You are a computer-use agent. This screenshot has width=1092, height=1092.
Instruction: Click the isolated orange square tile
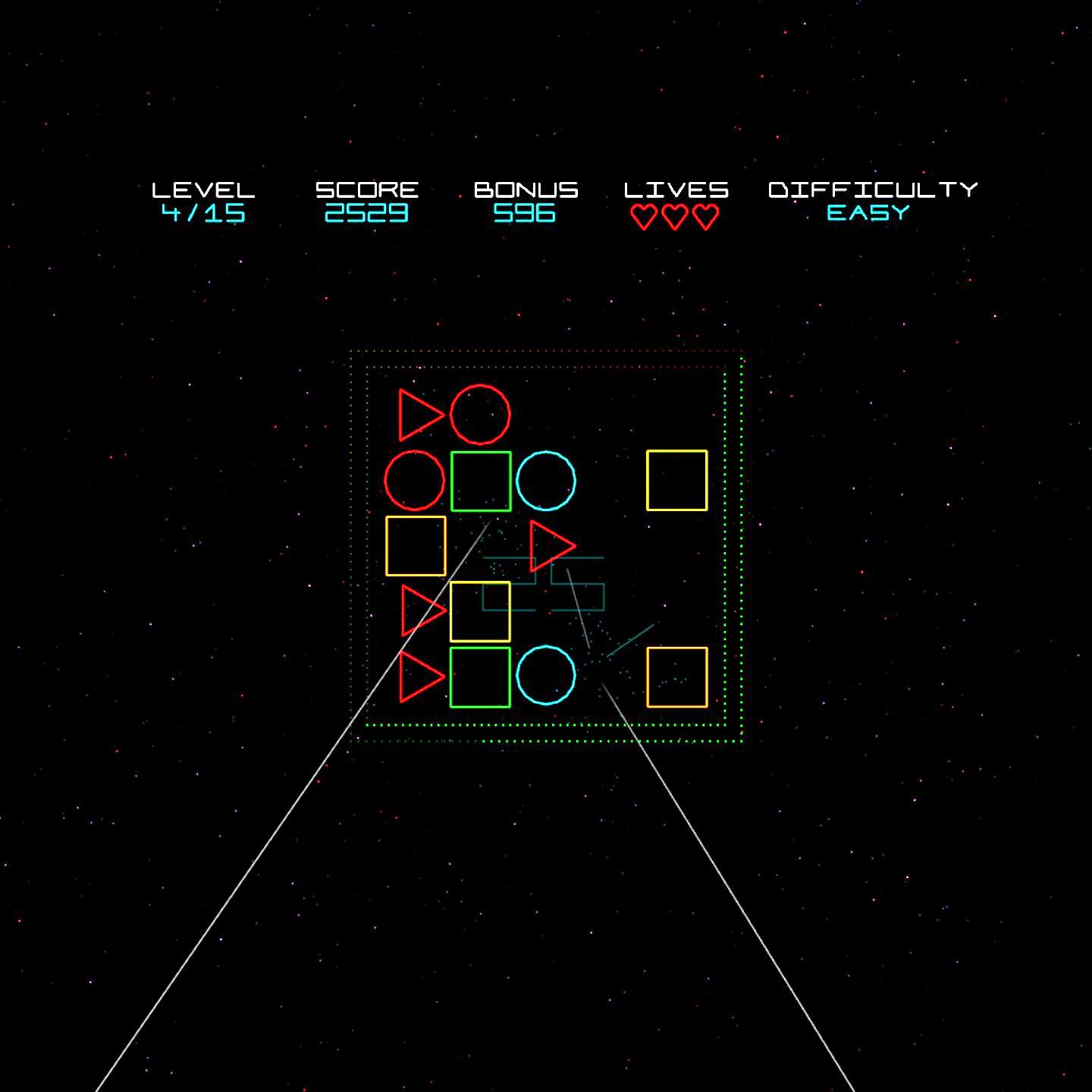(676, 677)
